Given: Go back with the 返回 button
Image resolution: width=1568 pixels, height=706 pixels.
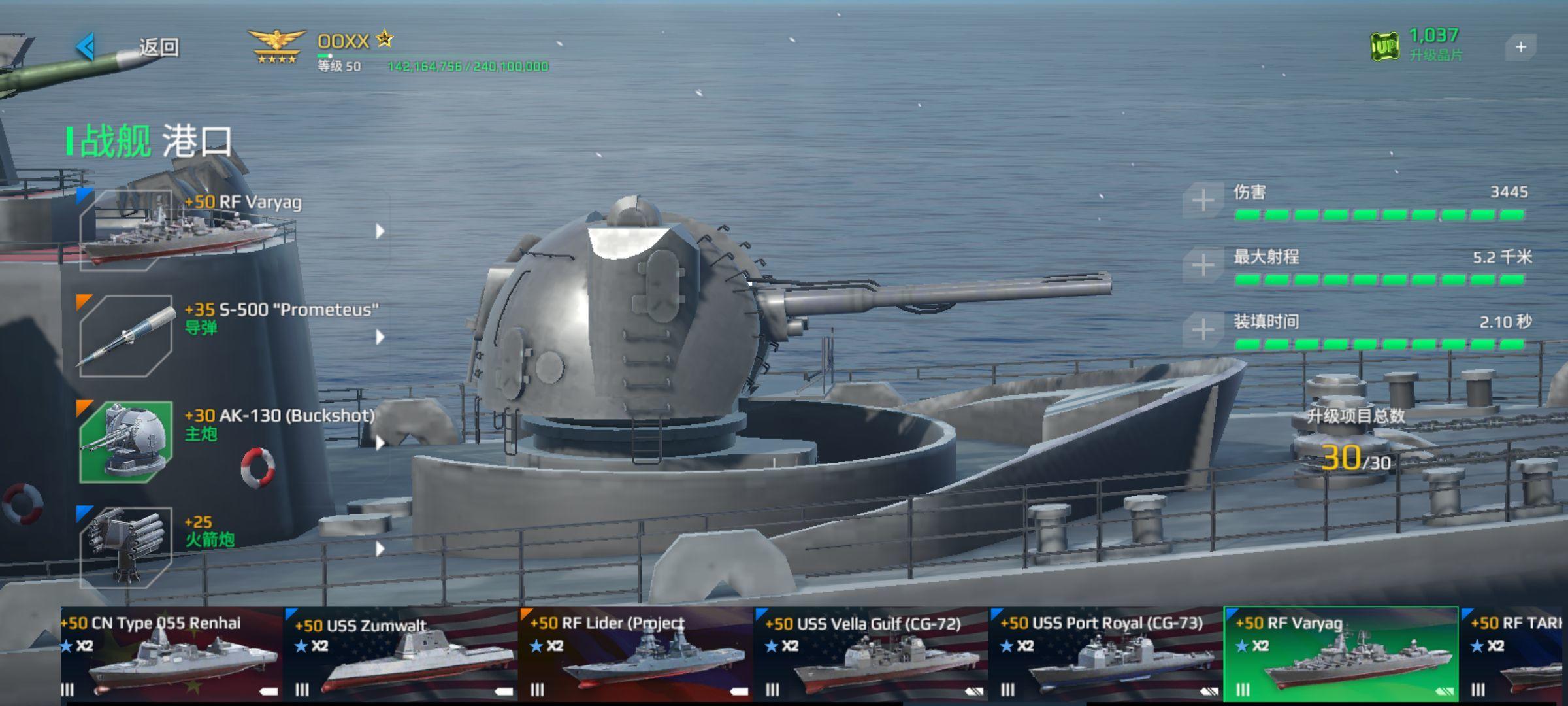Looking at the screenshot, I should point(127,47).
